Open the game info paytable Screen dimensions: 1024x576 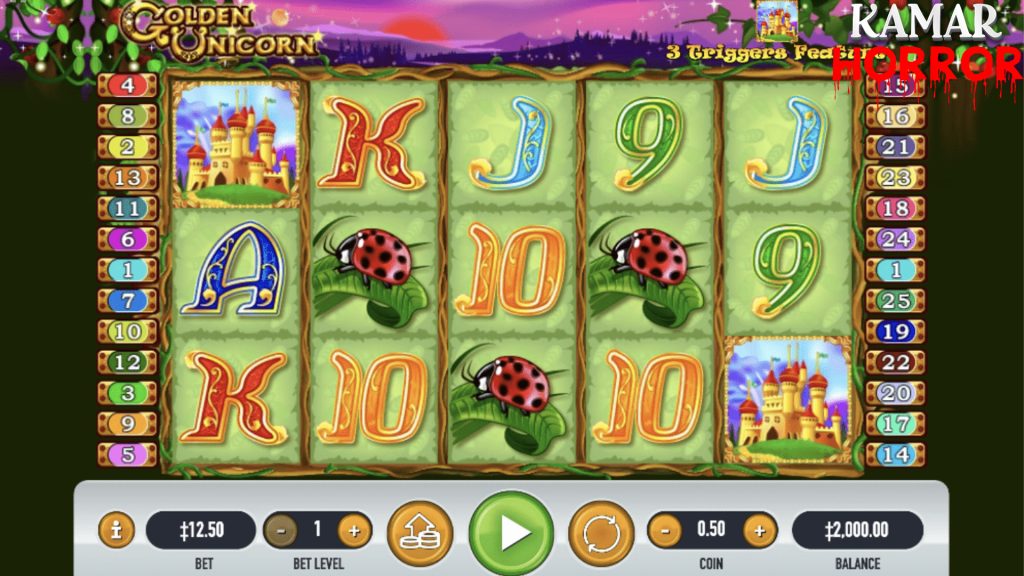click(x=116, y=530)
